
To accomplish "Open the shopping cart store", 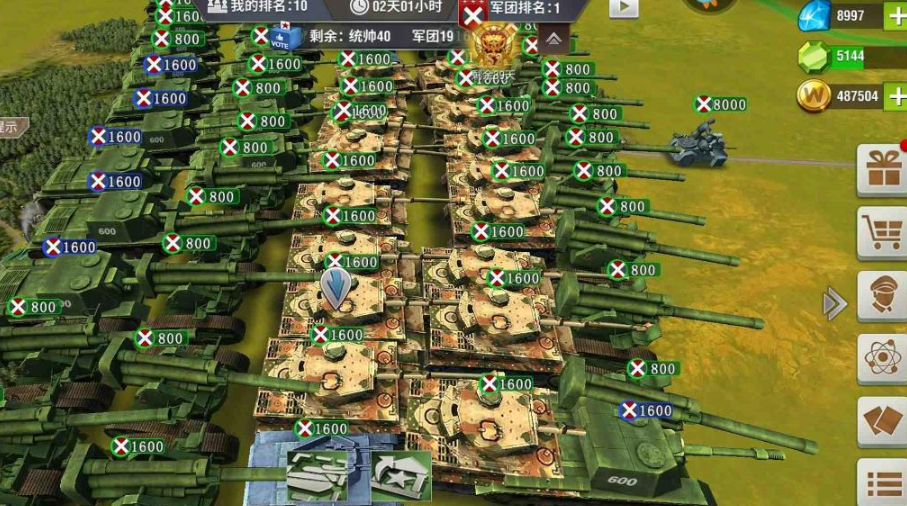I will pyautogui.click(x=884, y=231).
